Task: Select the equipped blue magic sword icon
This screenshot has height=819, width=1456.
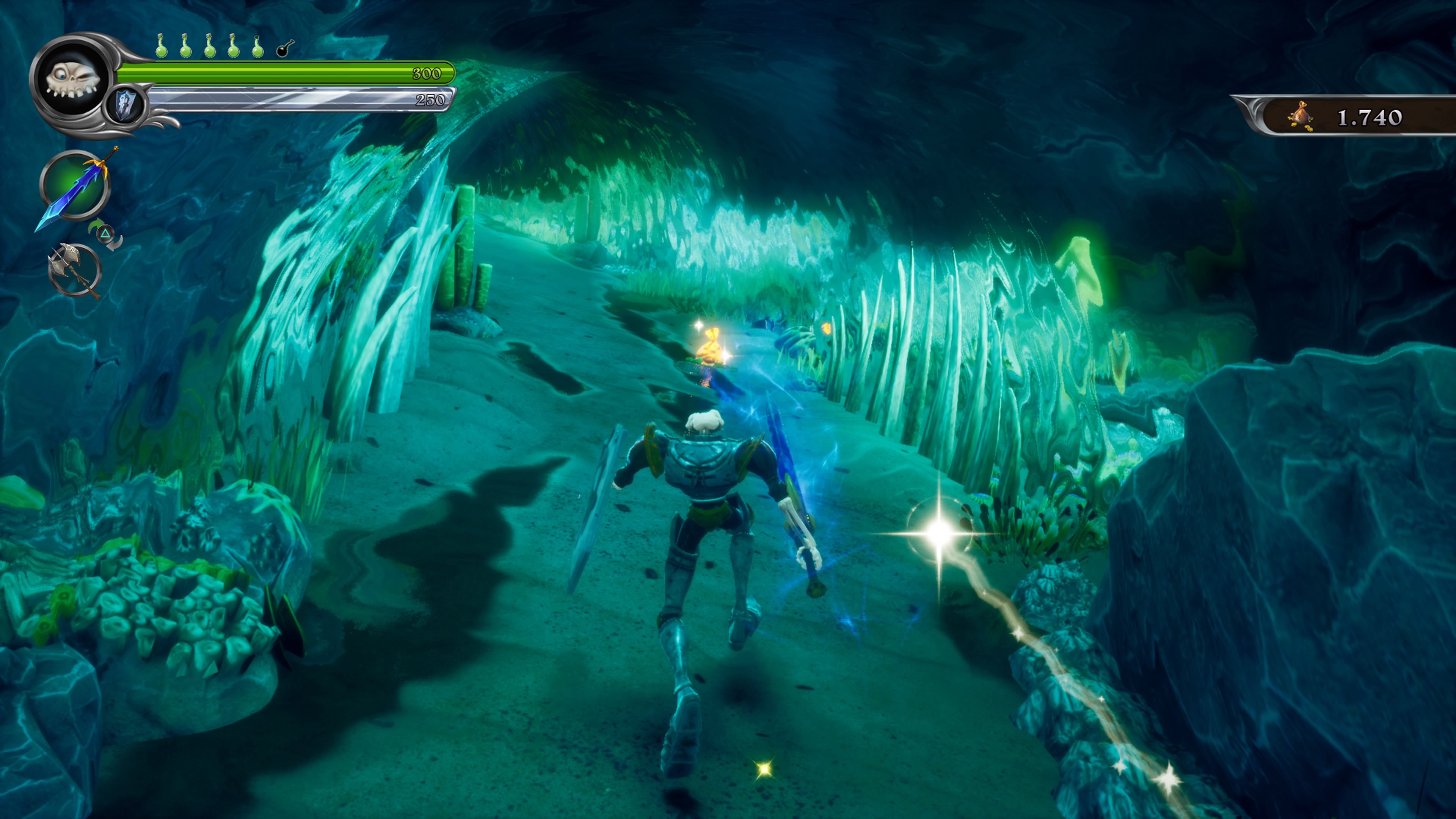Action: (75, 186)
